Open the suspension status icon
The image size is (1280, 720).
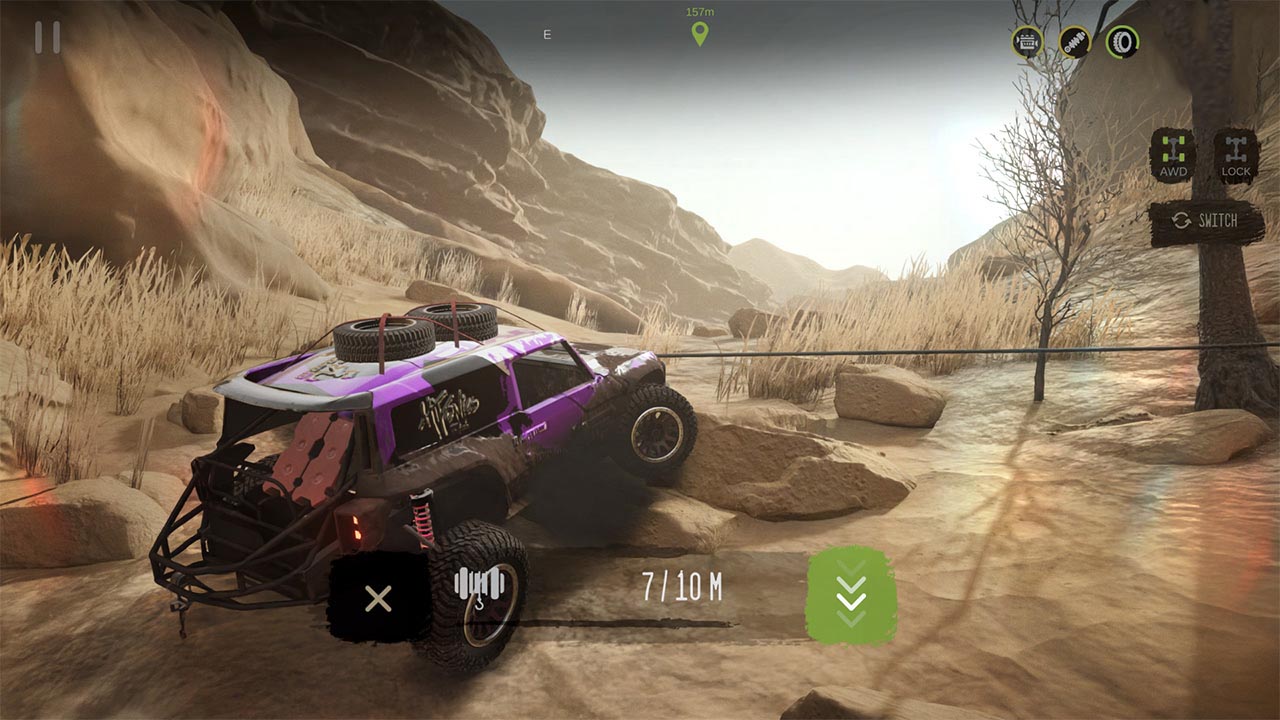[1073, 43]
